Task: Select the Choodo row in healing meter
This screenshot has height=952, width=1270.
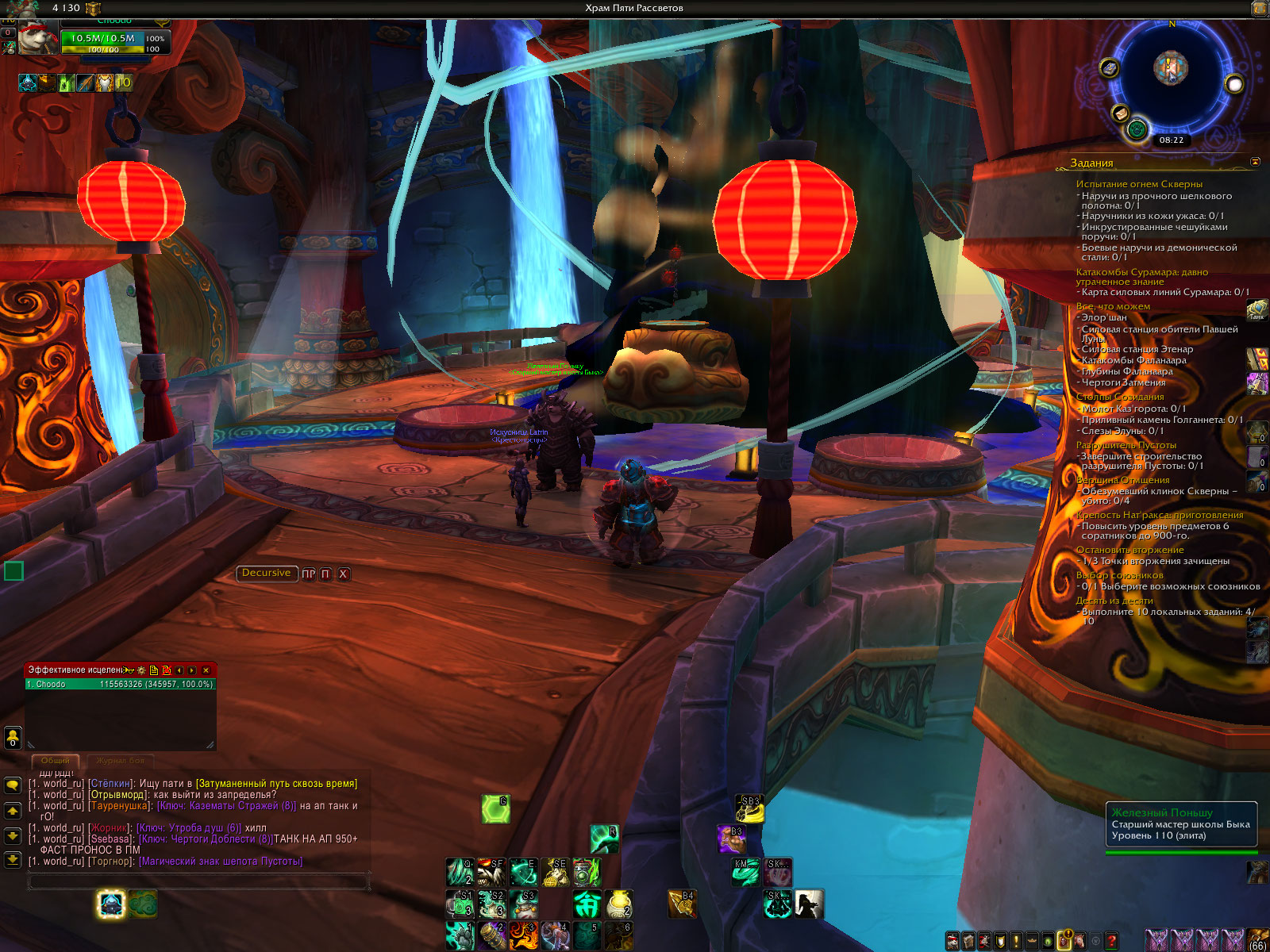Action: point(119,684)
